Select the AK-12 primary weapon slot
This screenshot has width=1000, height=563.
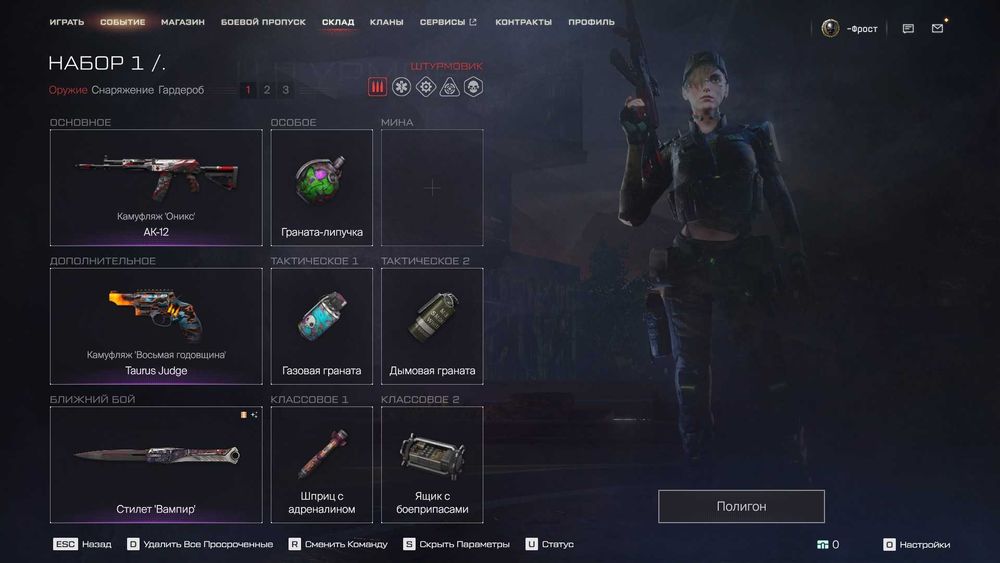click(x=156, y=187)
